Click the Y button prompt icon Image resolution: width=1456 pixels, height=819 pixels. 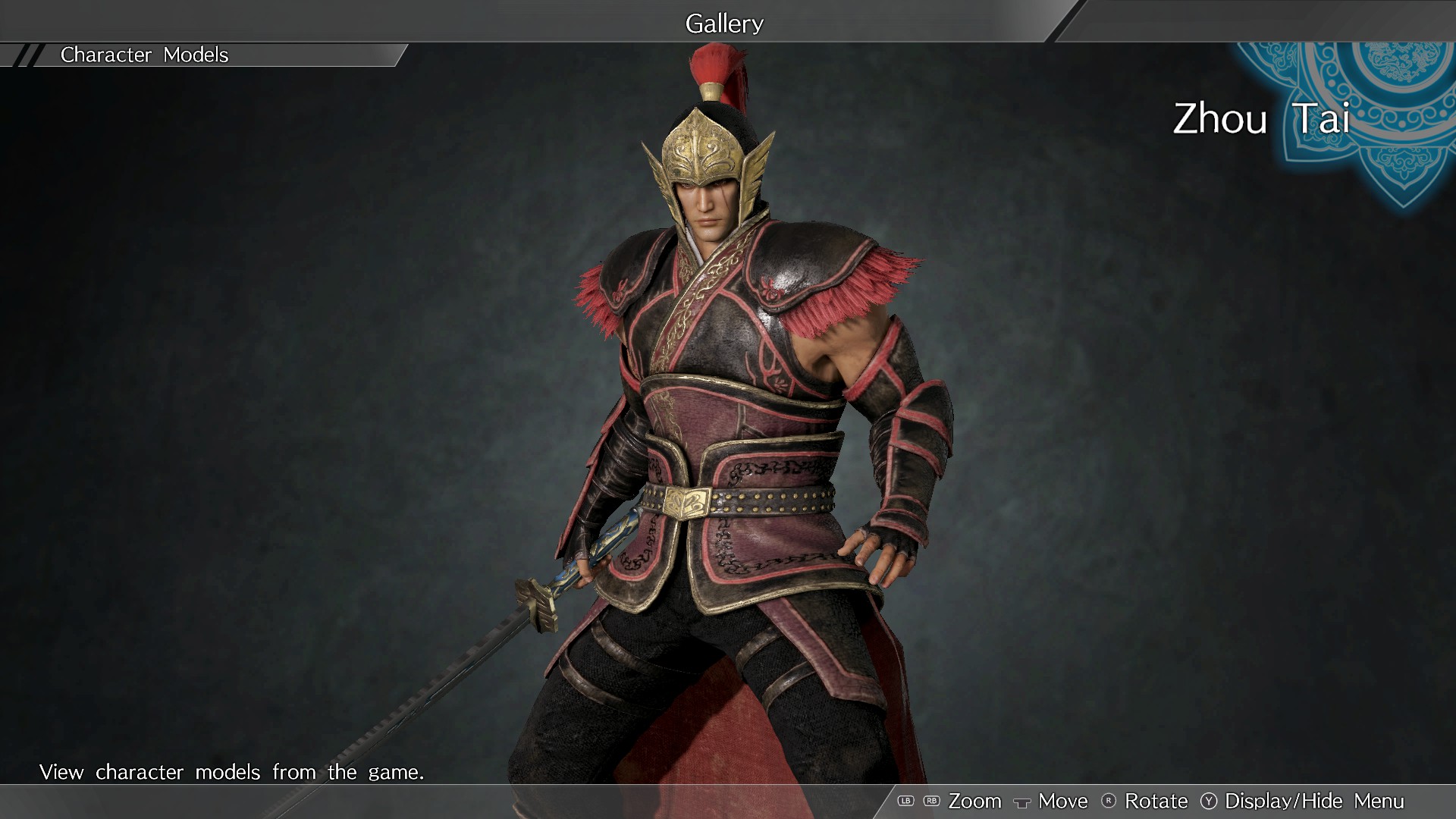pyautogui.click(x=1207, y=801)
